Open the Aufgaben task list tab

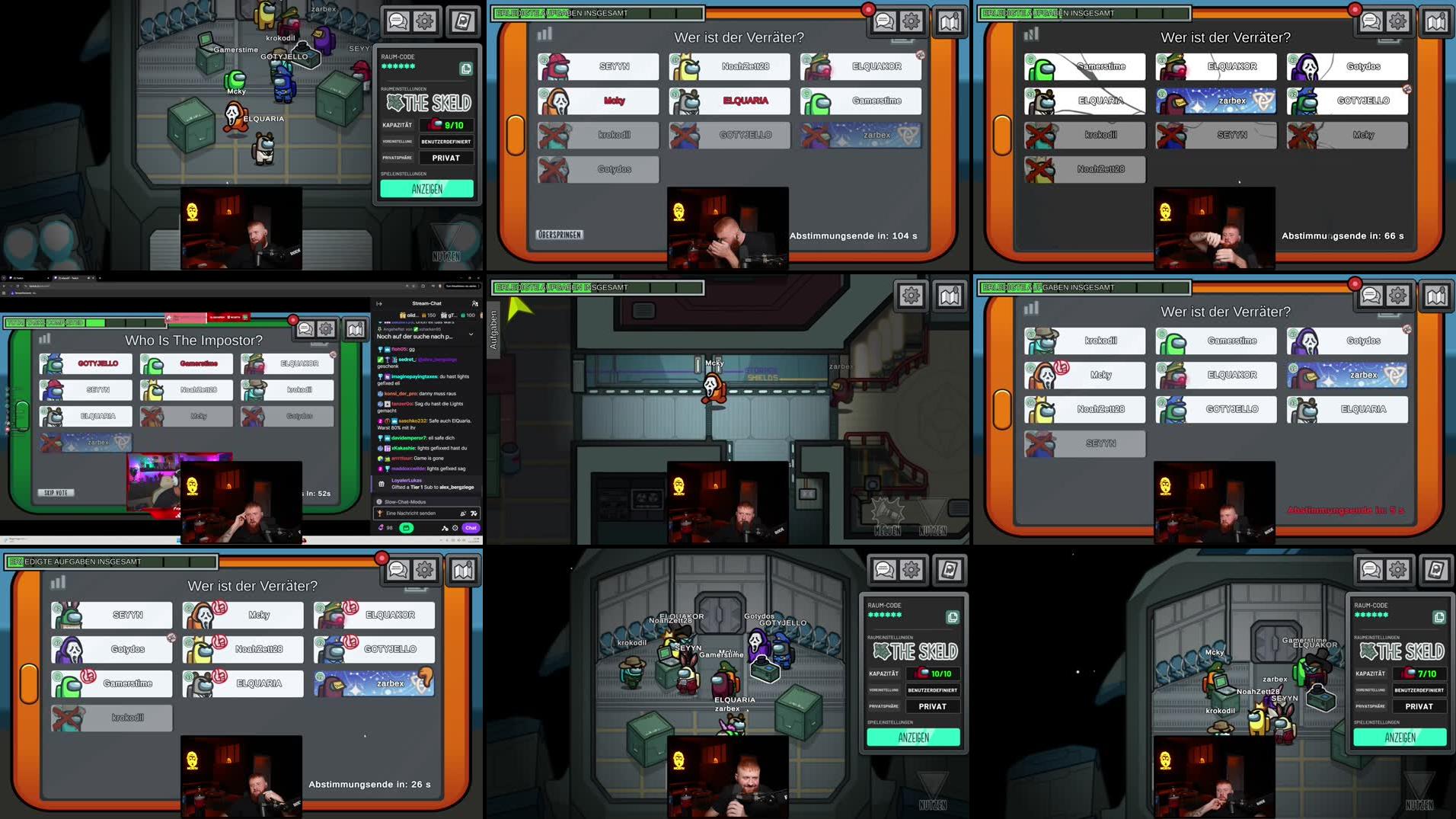pos(493,330)
